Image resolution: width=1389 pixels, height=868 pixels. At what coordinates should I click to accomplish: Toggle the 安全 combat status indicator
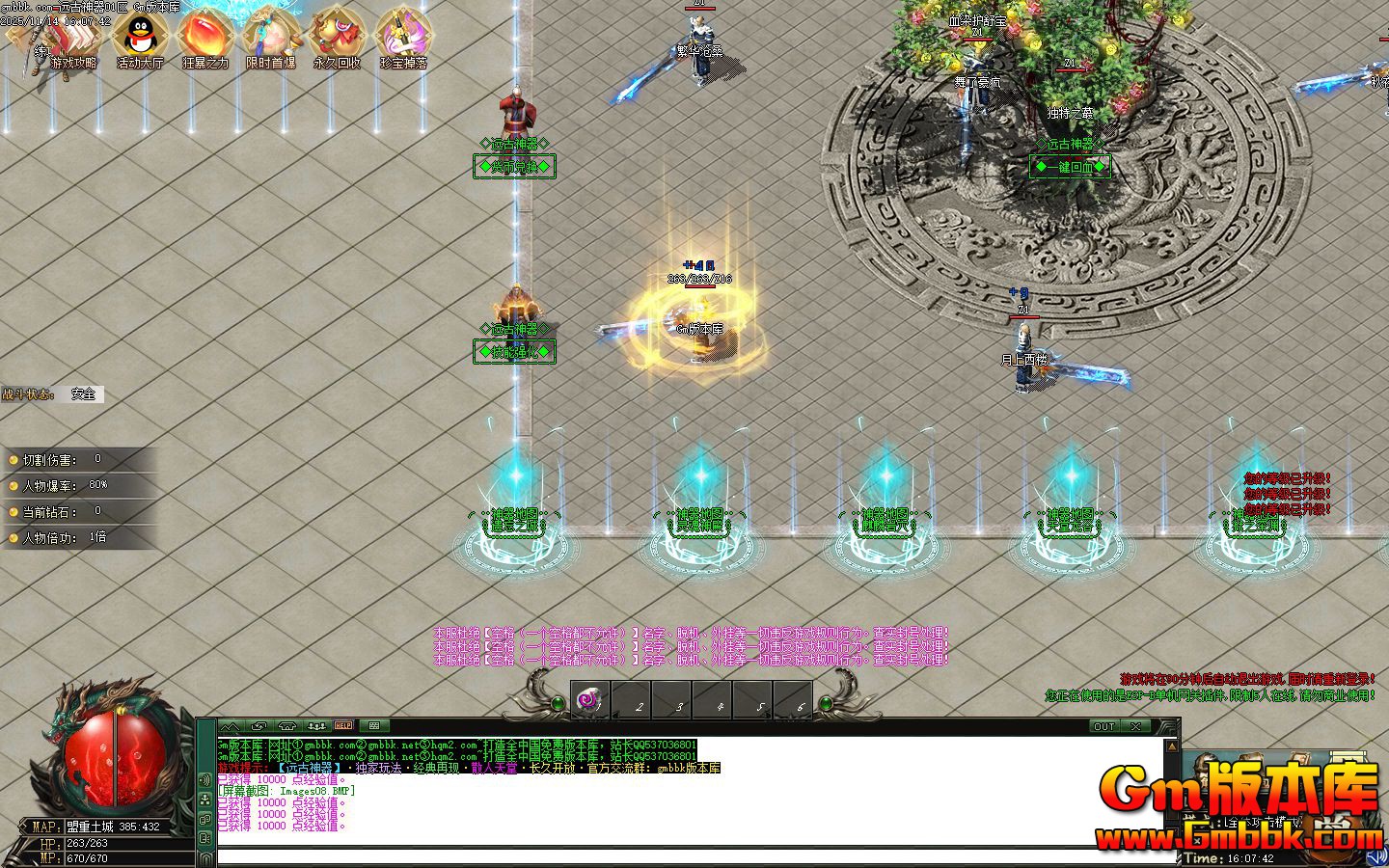pos(83,393)
